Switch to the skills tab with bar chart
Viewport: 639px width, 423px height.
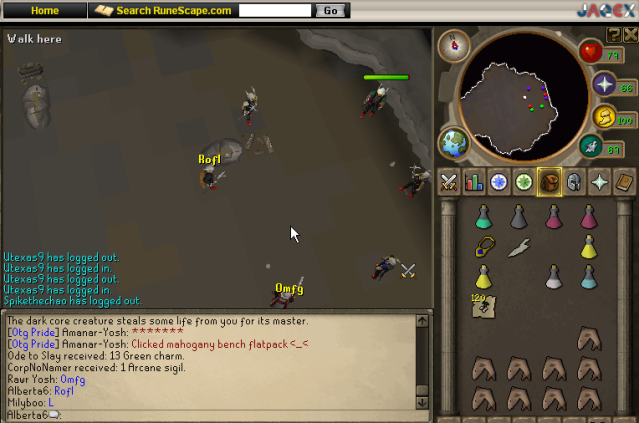474,182
